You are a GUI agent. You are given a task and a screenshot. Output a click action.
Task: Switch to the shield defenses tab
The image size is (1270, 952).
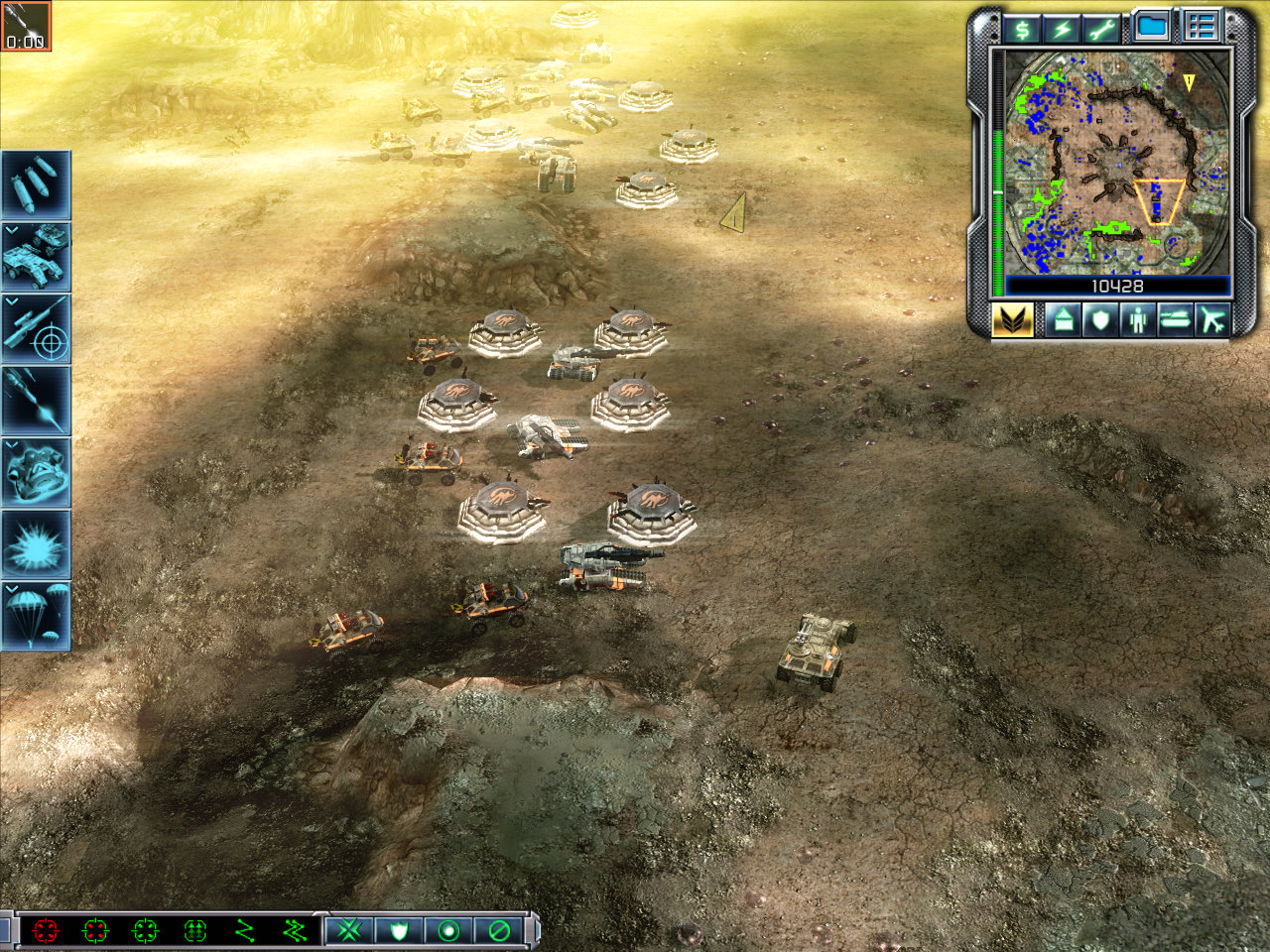pos(1100,320)
